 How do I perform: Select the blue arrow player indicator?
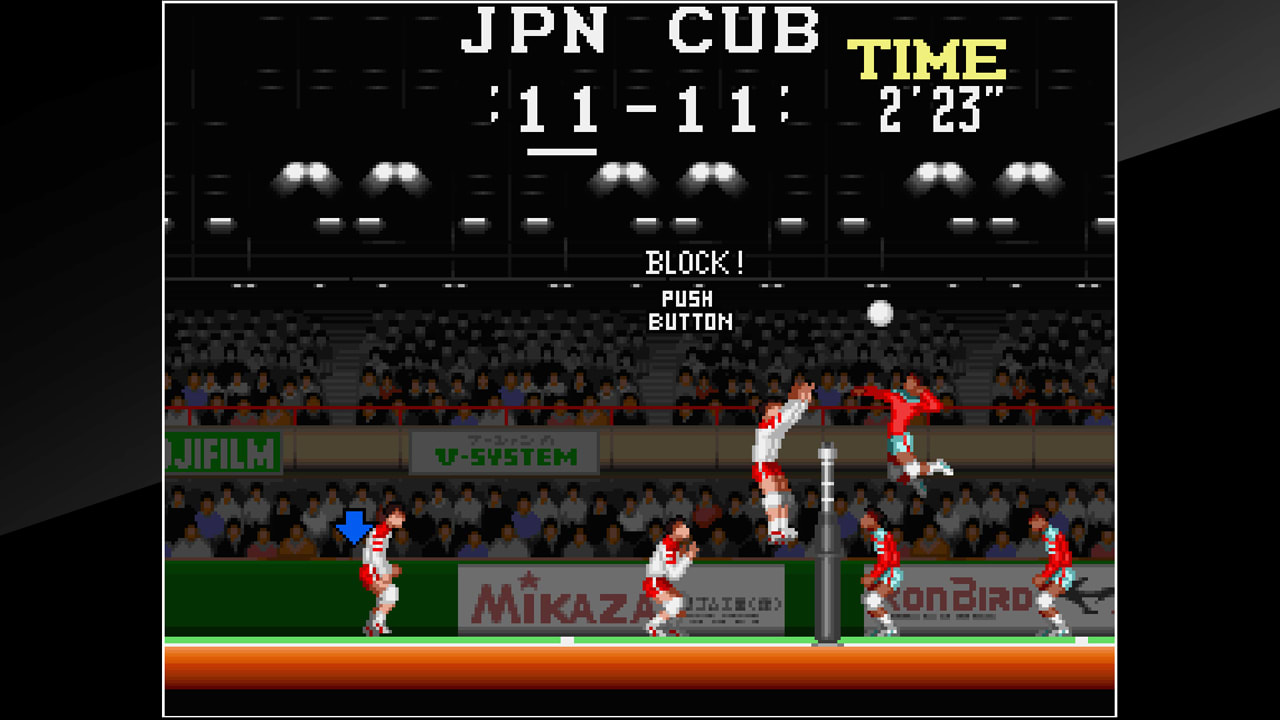355,525
